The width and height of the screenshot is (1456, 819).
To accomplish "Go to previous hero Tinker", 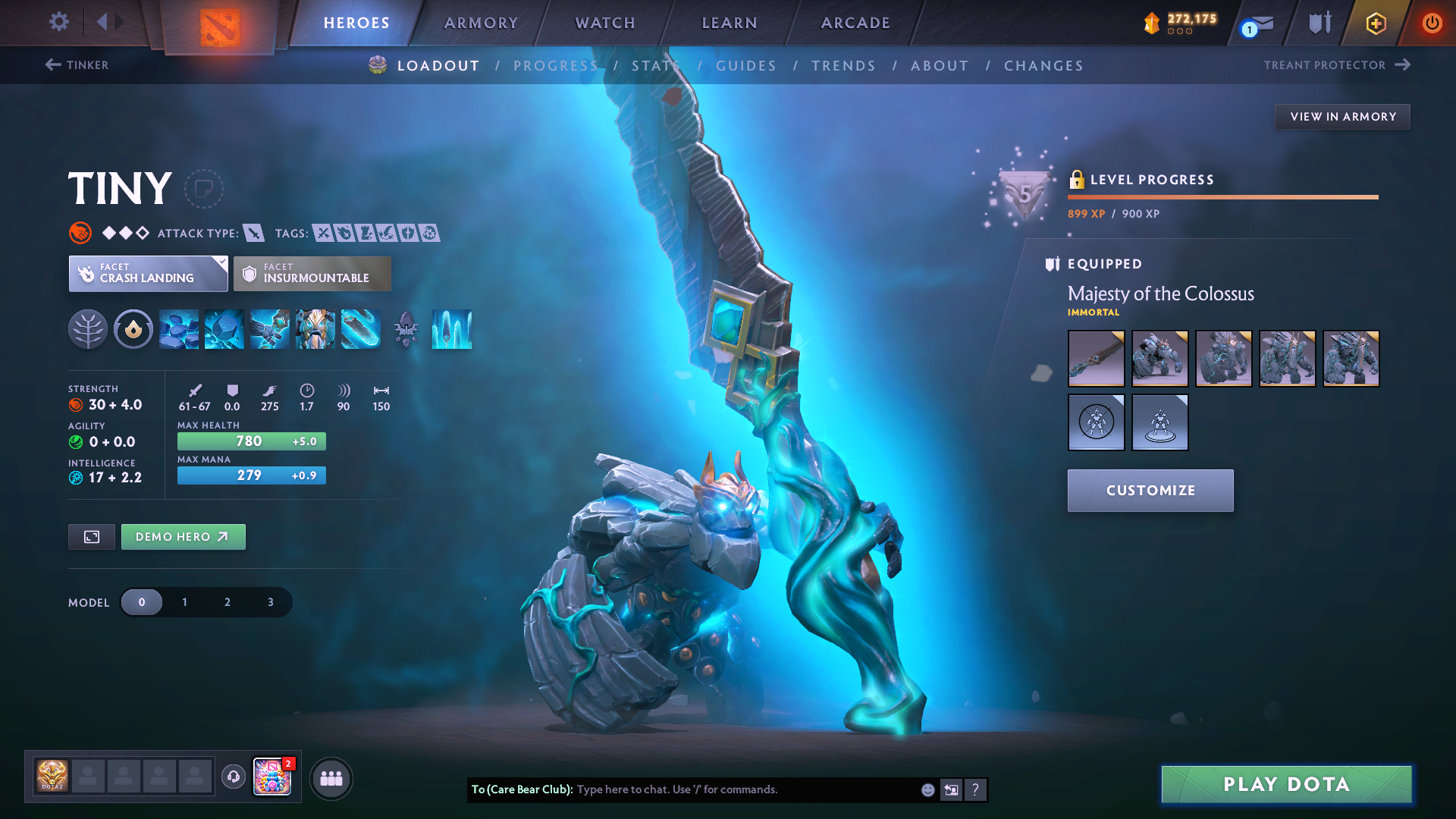I will tap(77, 65).
